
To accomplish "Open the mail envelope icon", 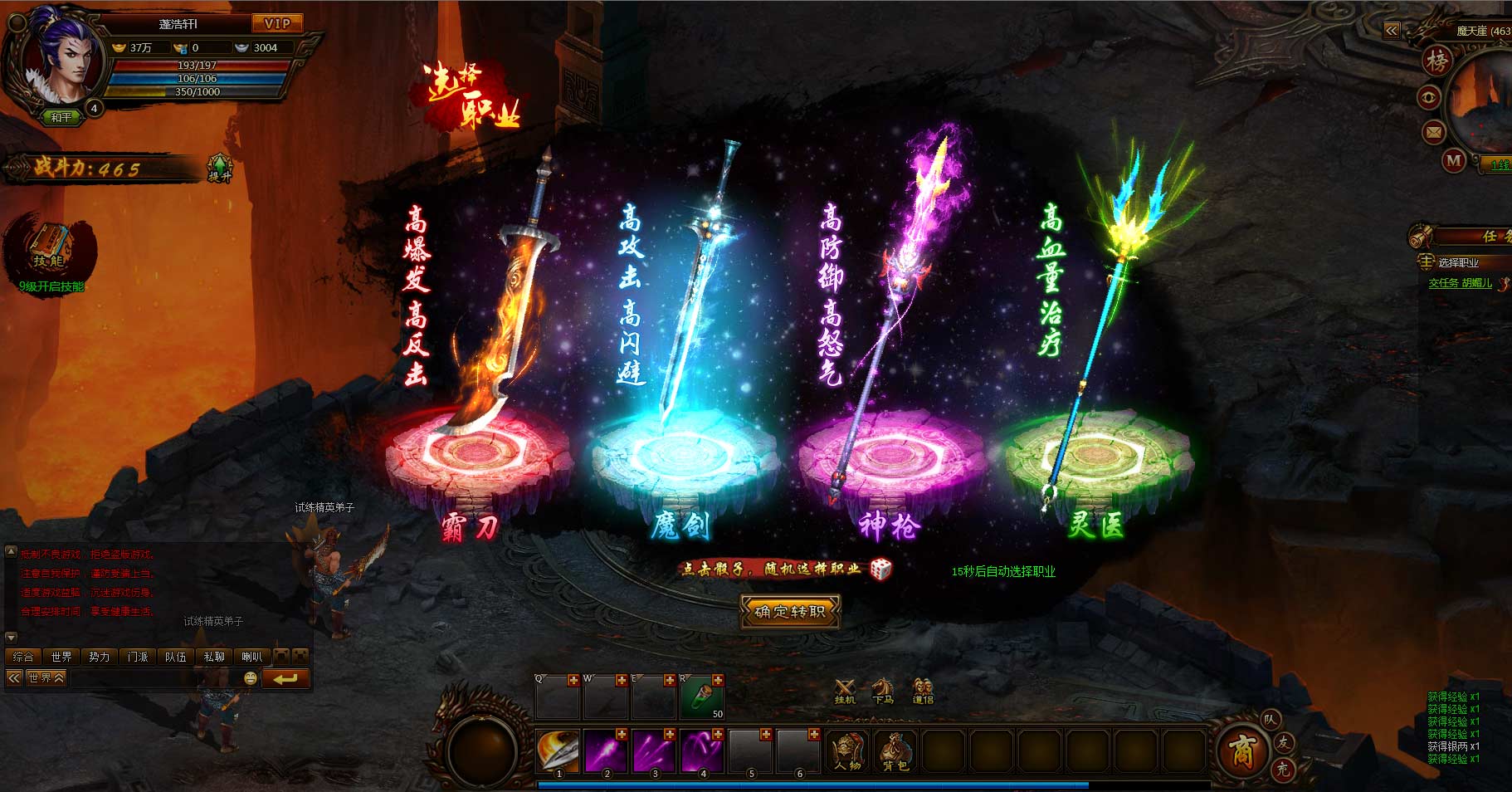I will tap(1434, 132).
